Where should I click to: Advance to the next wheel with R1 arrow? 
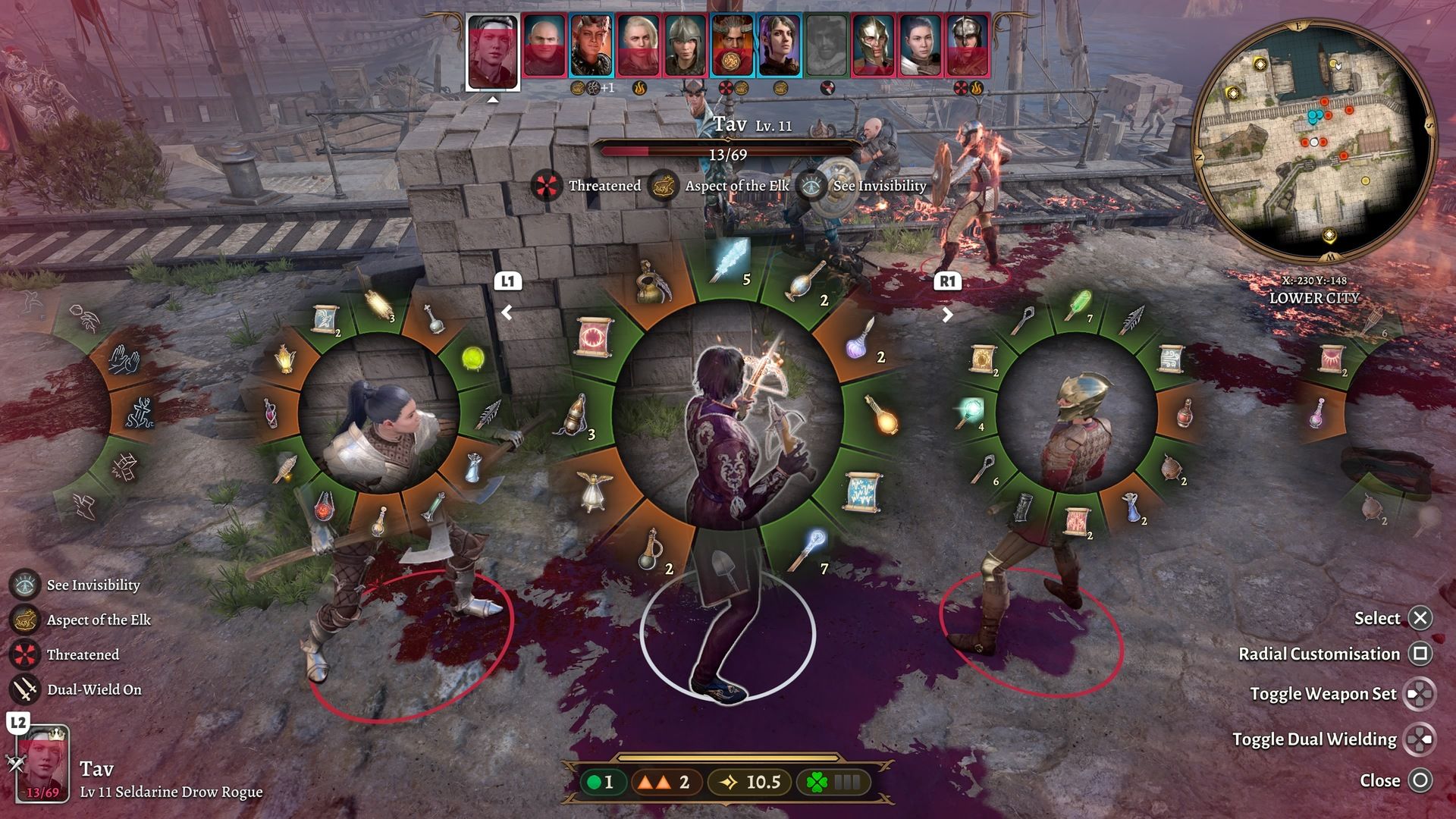(x=946, y=314)
